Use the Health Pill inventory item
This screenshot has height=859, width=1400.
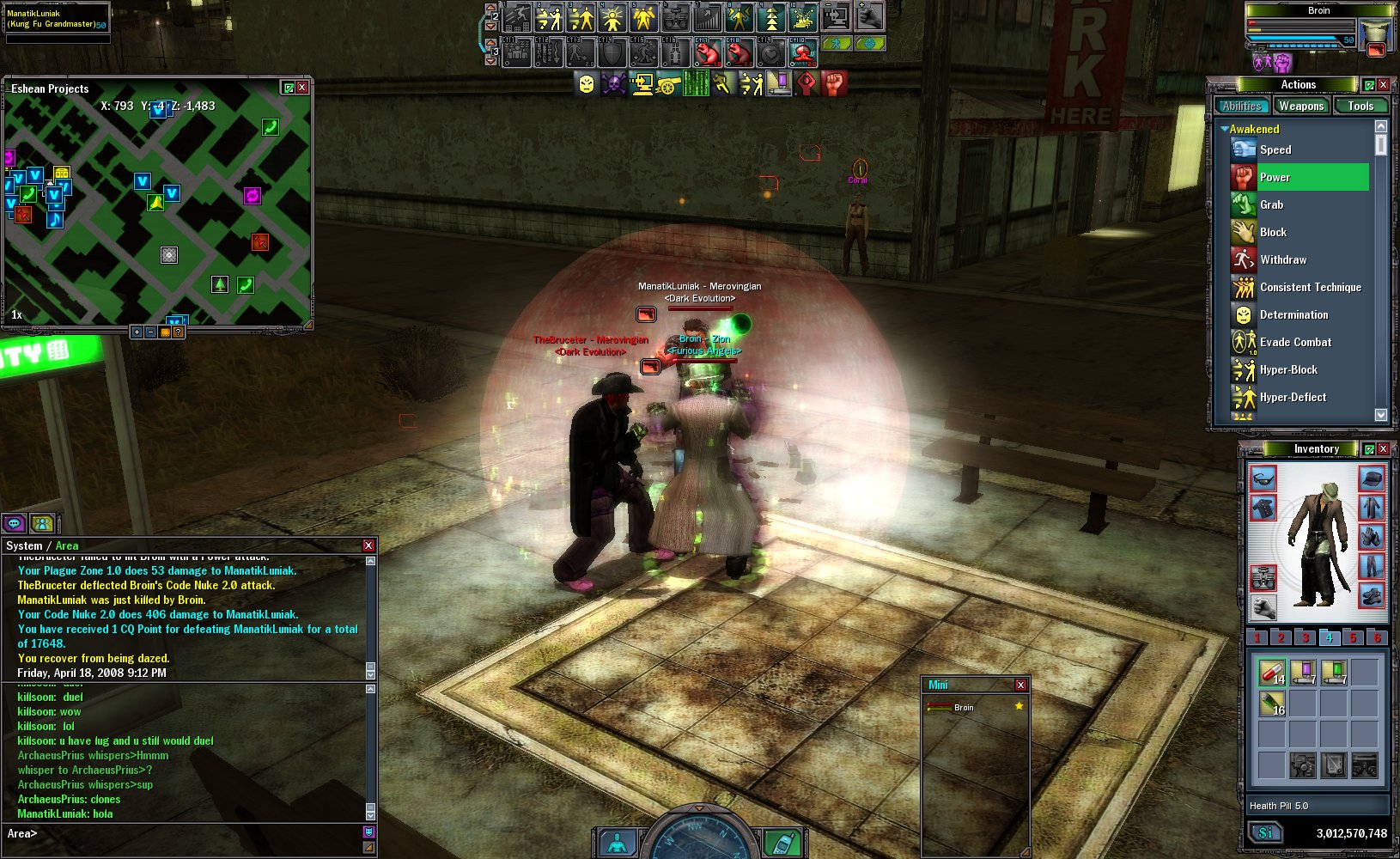[1271, 673]
